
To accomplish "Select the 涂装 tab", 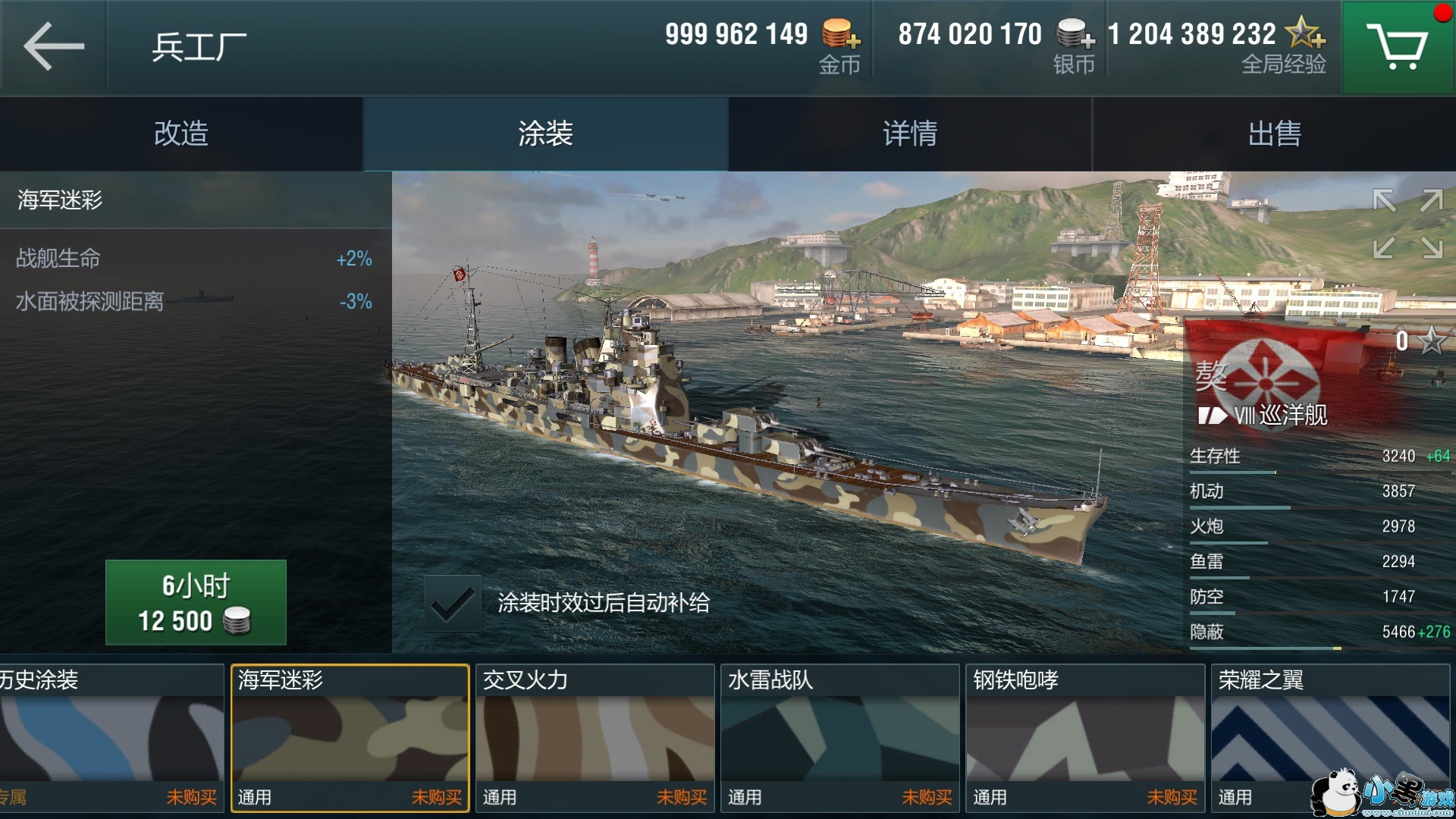I will (545, 133).
